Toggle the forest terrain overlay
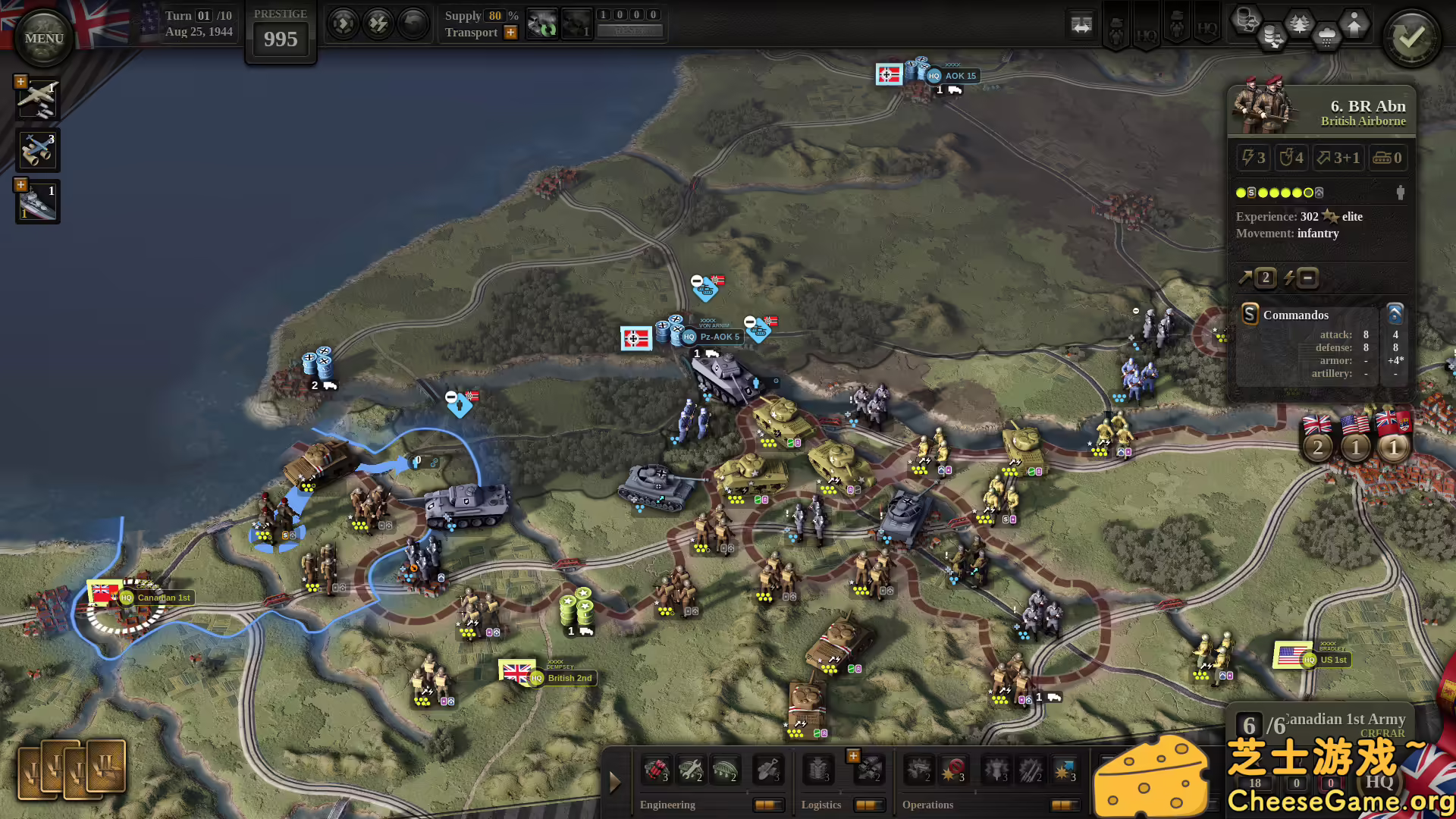The width and height of the screenshot is (1456, 819). [x=1299, y=24]
